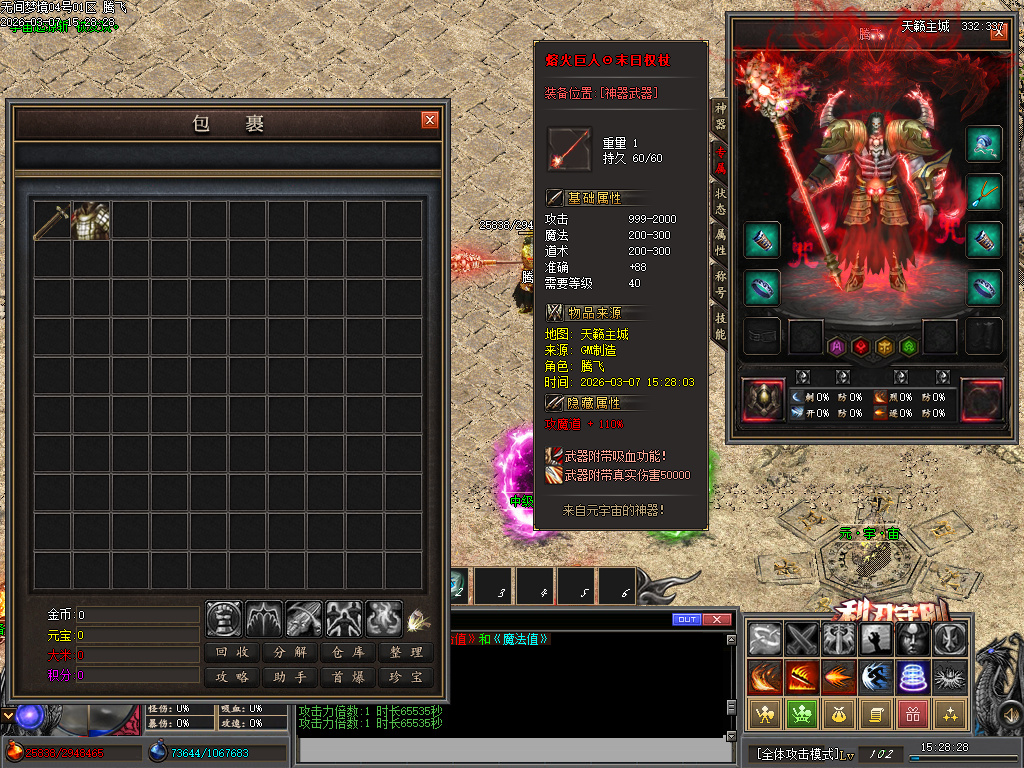
Task: Select the armor item in the bag
Action: click(91, 221)
